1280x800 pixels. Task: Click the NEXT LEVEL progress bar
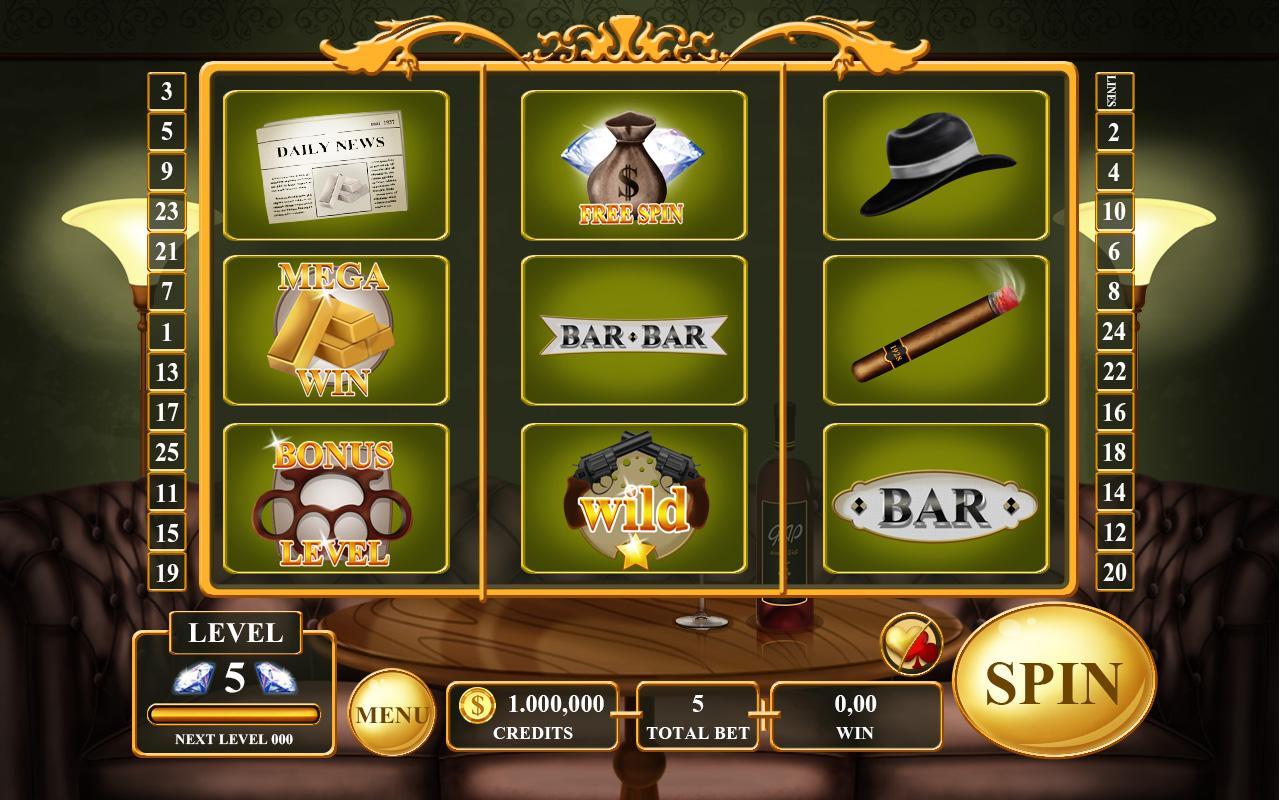[234, 711]
